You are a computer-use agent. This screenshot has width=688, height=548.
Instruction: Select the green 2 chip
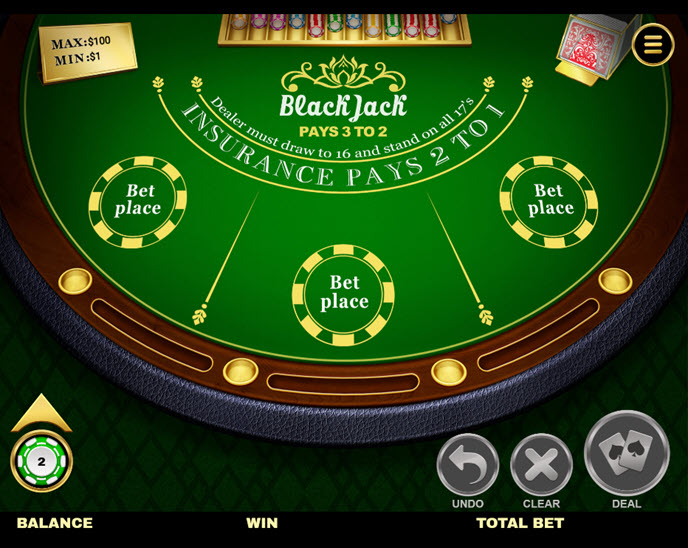click(x=42, y=462)
